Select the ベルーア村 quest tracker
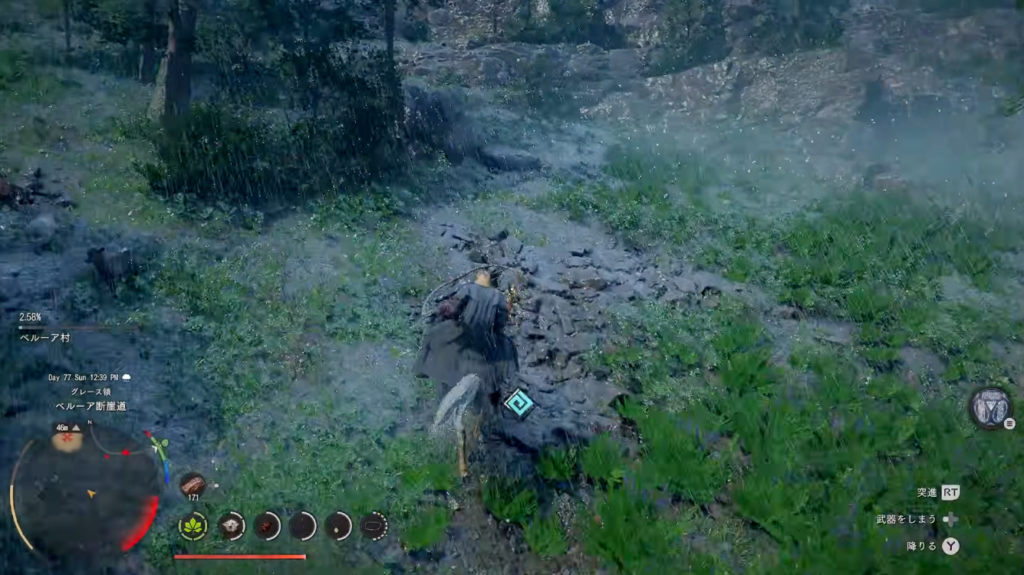 coord(44,338)
